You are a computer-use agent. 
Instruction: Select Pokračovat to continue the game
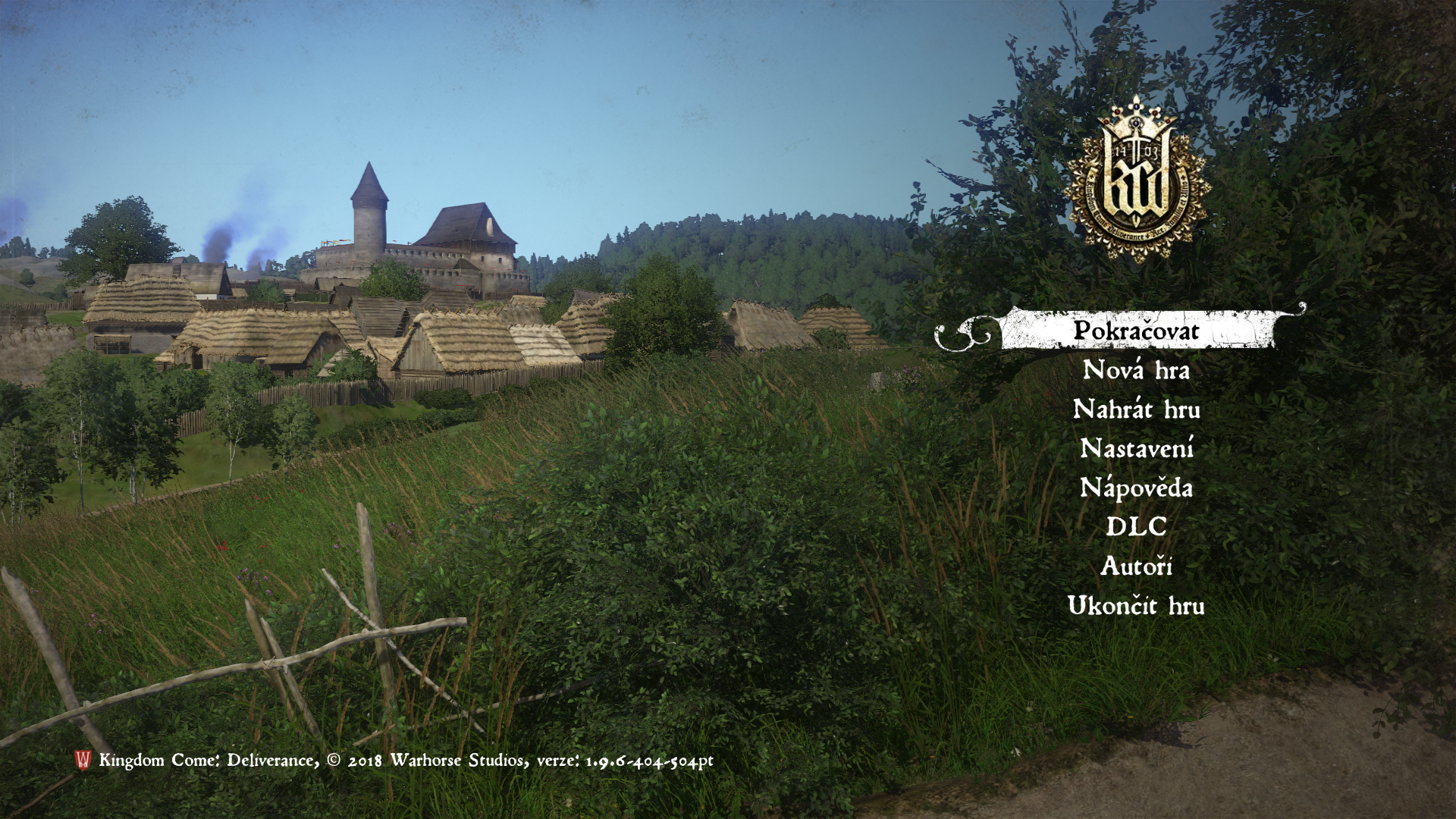(1136, 331)
